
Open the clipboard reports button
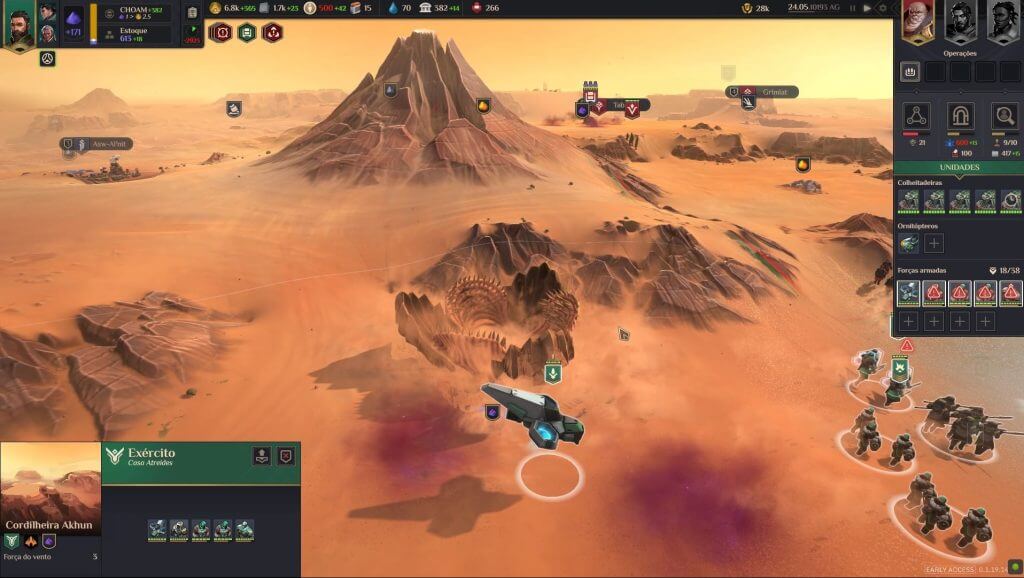click(193, 12)
